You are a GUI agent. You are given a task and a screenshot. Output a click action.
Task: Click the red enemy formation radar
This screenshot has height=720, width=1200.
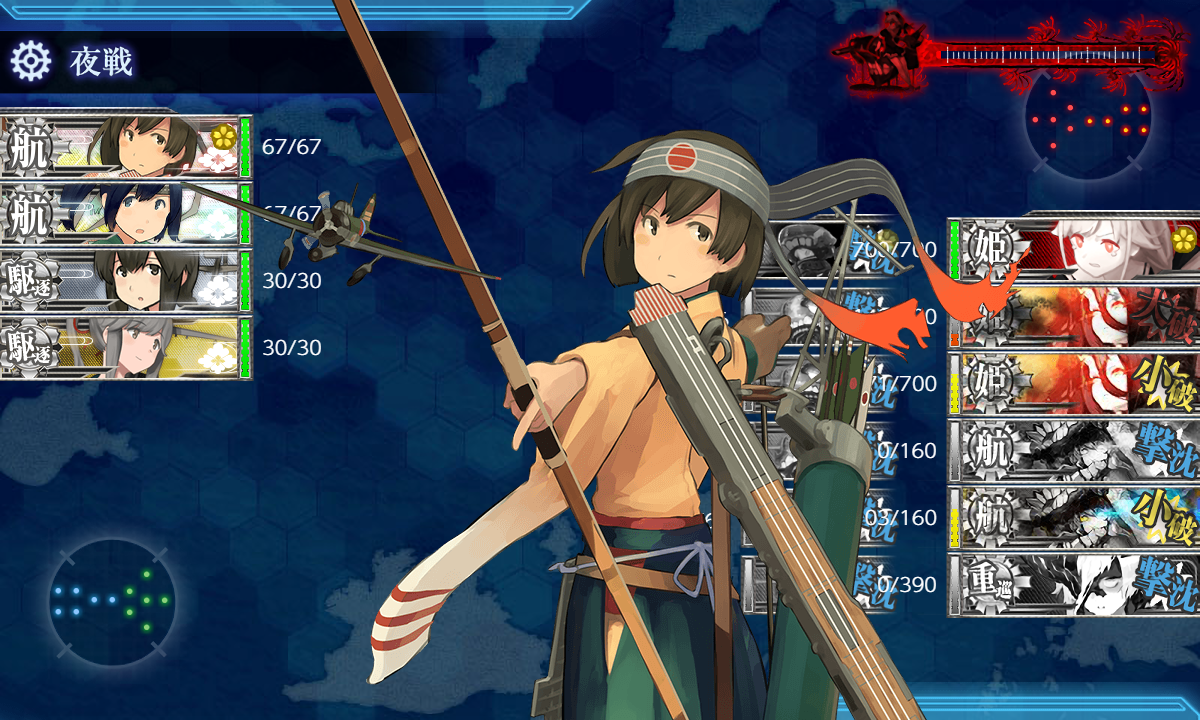(x=1088, y=118)
